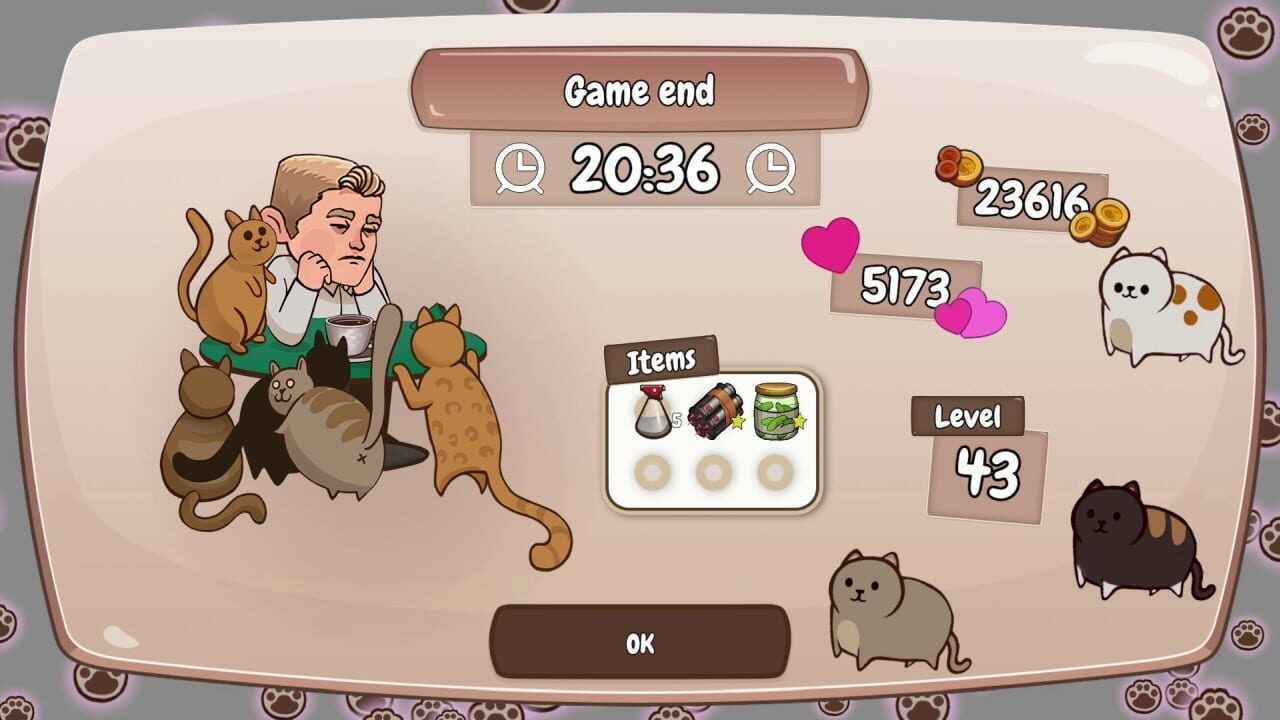Click the middle empty item slot

(x=713, y=470)
